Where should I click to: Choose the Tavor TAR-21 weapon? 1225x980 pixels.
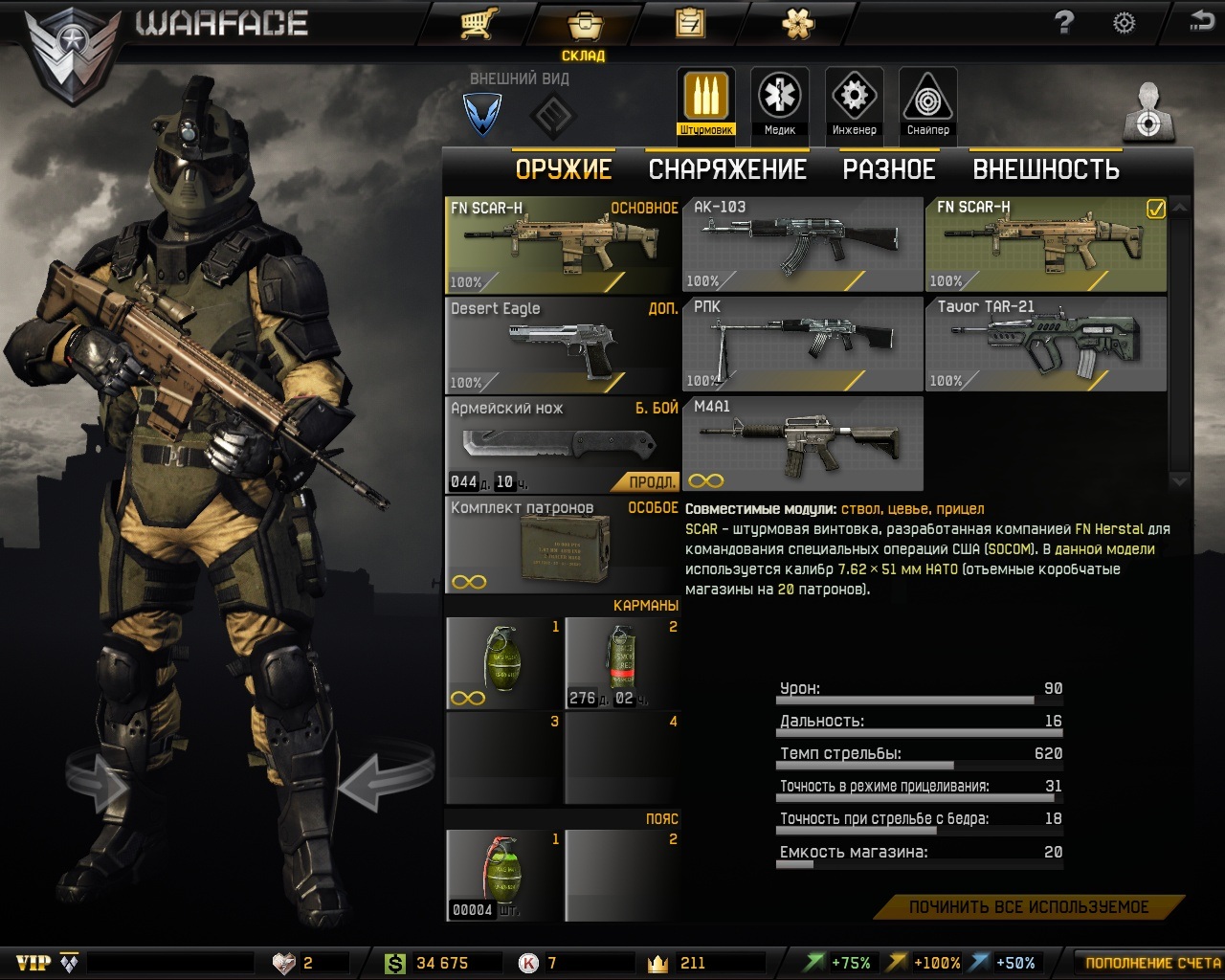point(1045,344)
